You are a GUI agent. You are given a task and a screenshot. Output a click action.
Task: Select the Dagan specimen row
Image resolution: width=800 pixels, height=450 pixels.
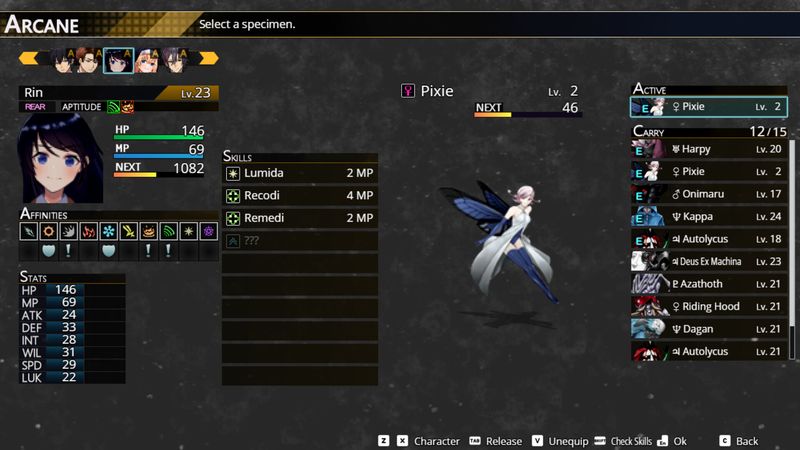tap(710, 329)
